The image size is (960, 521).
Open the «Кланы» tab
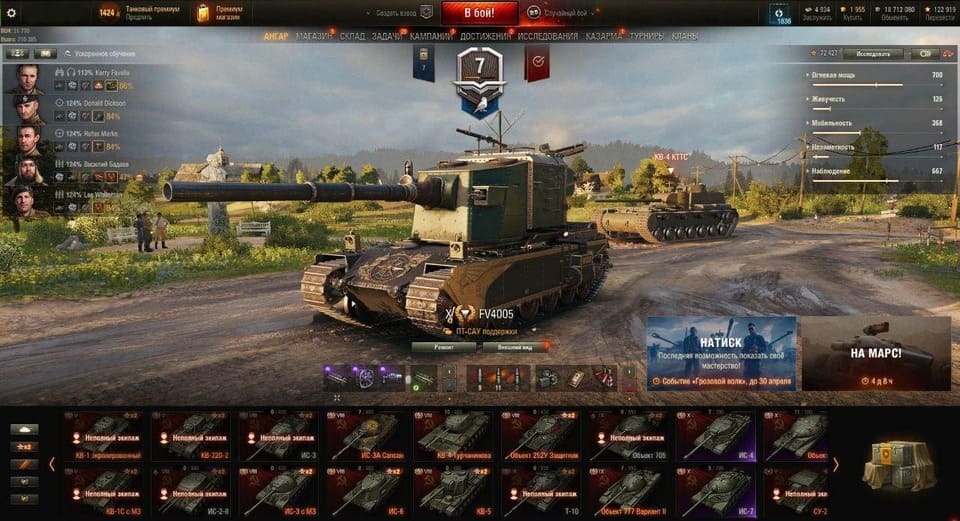685,37
